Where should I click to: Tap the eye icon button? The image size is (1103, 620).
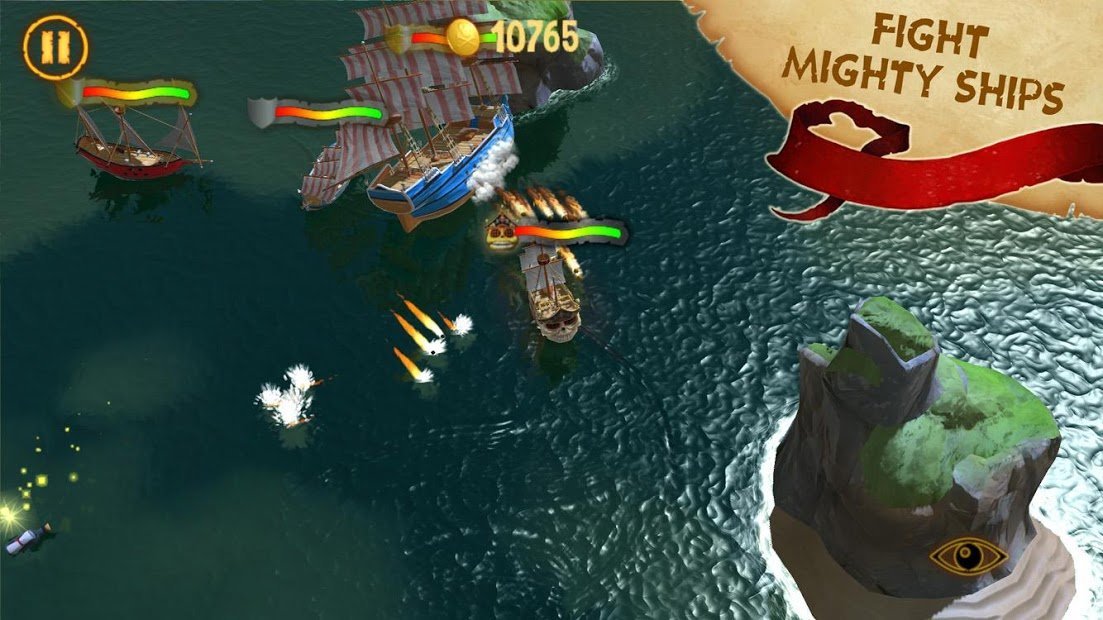(x=966, y=557)
